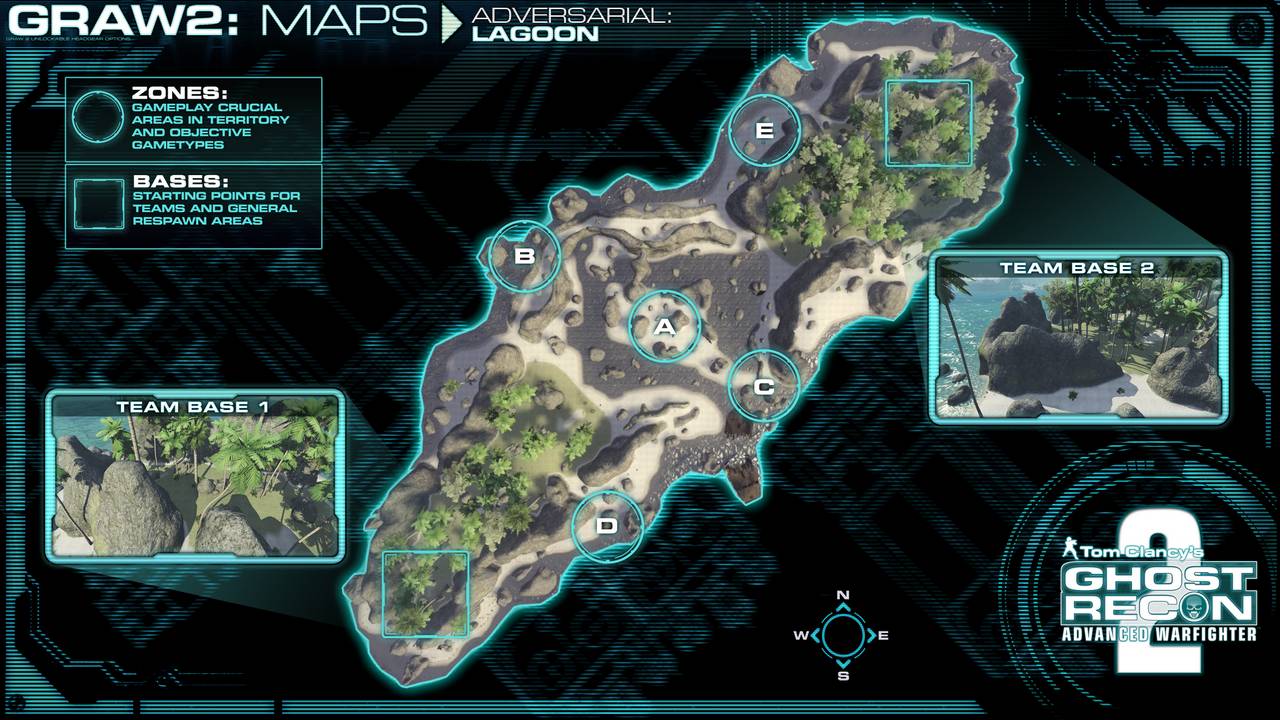Click the compass rose

843,635
